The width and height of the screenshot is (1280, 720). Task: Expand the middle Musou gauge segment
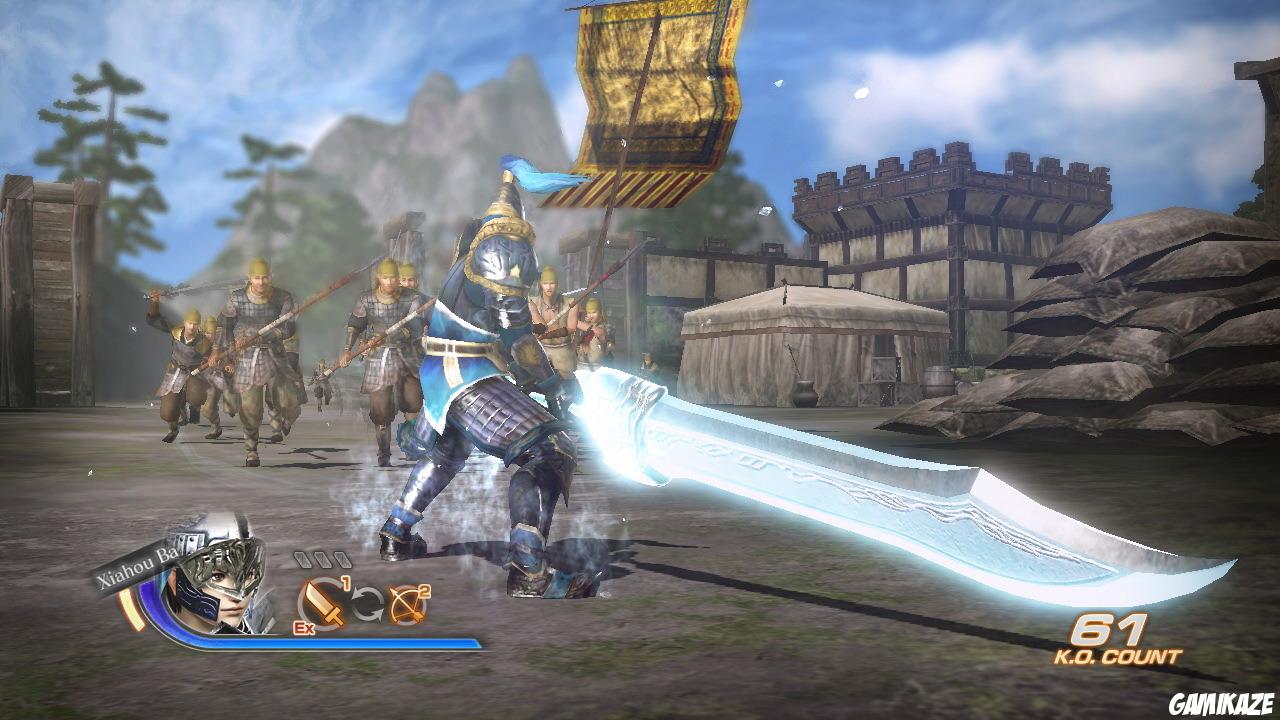[324, 560]
